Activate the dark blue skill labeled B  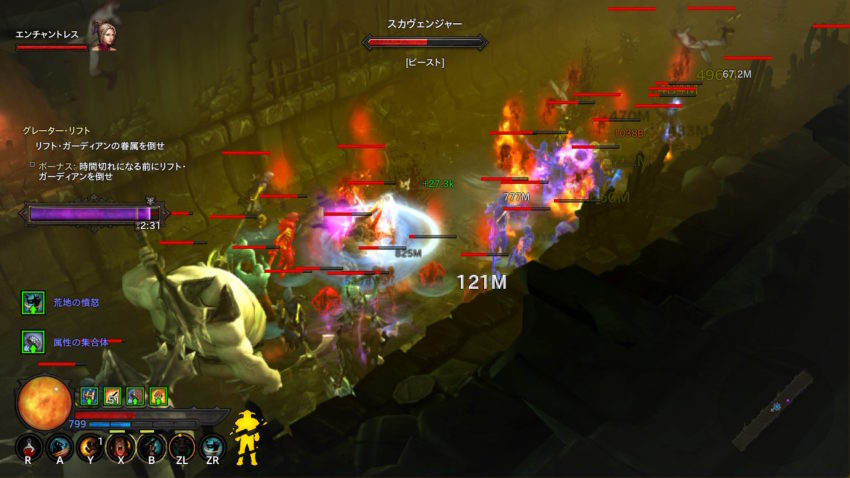(151, 447)
